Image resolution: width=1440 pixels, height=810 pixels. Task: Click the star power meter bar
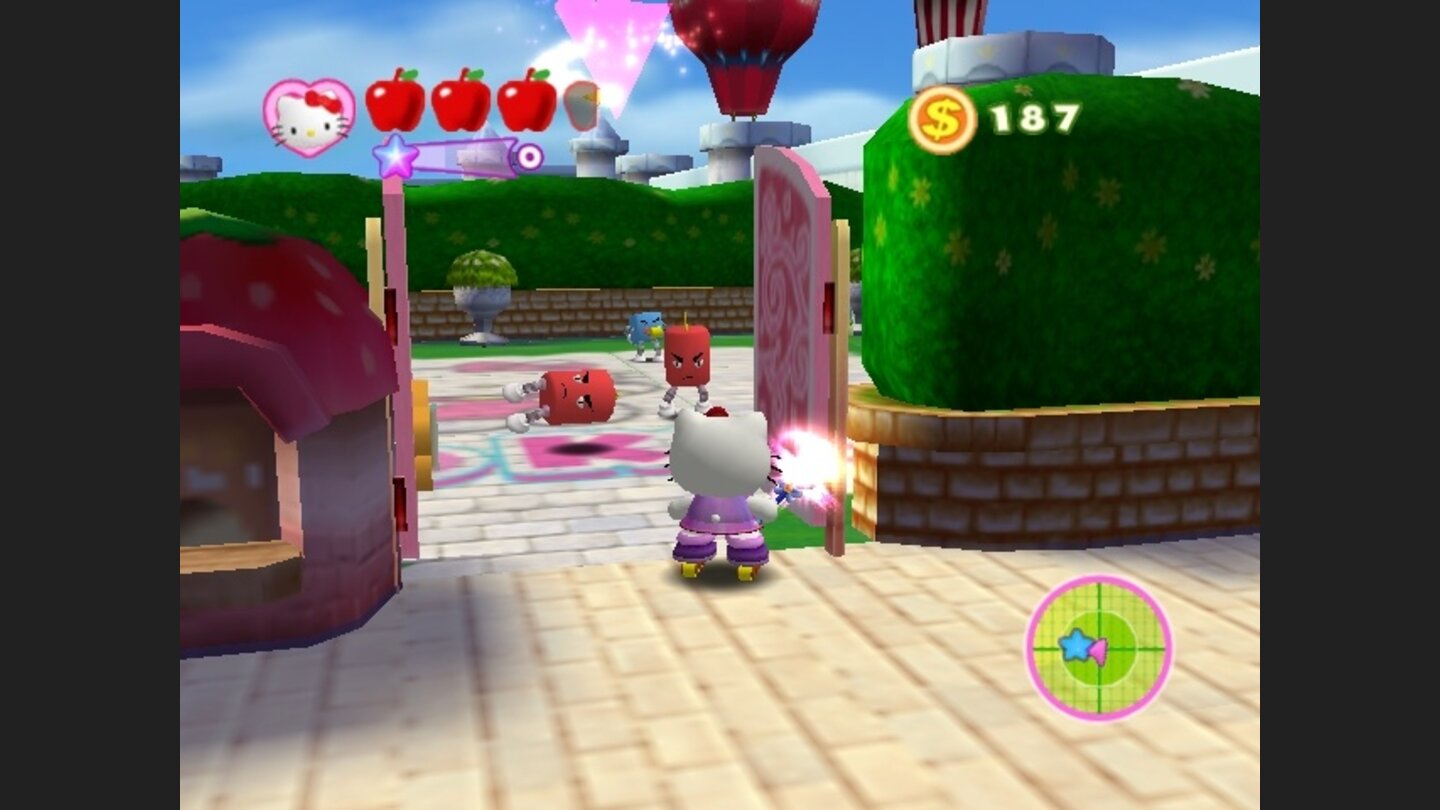pos(465,157)
